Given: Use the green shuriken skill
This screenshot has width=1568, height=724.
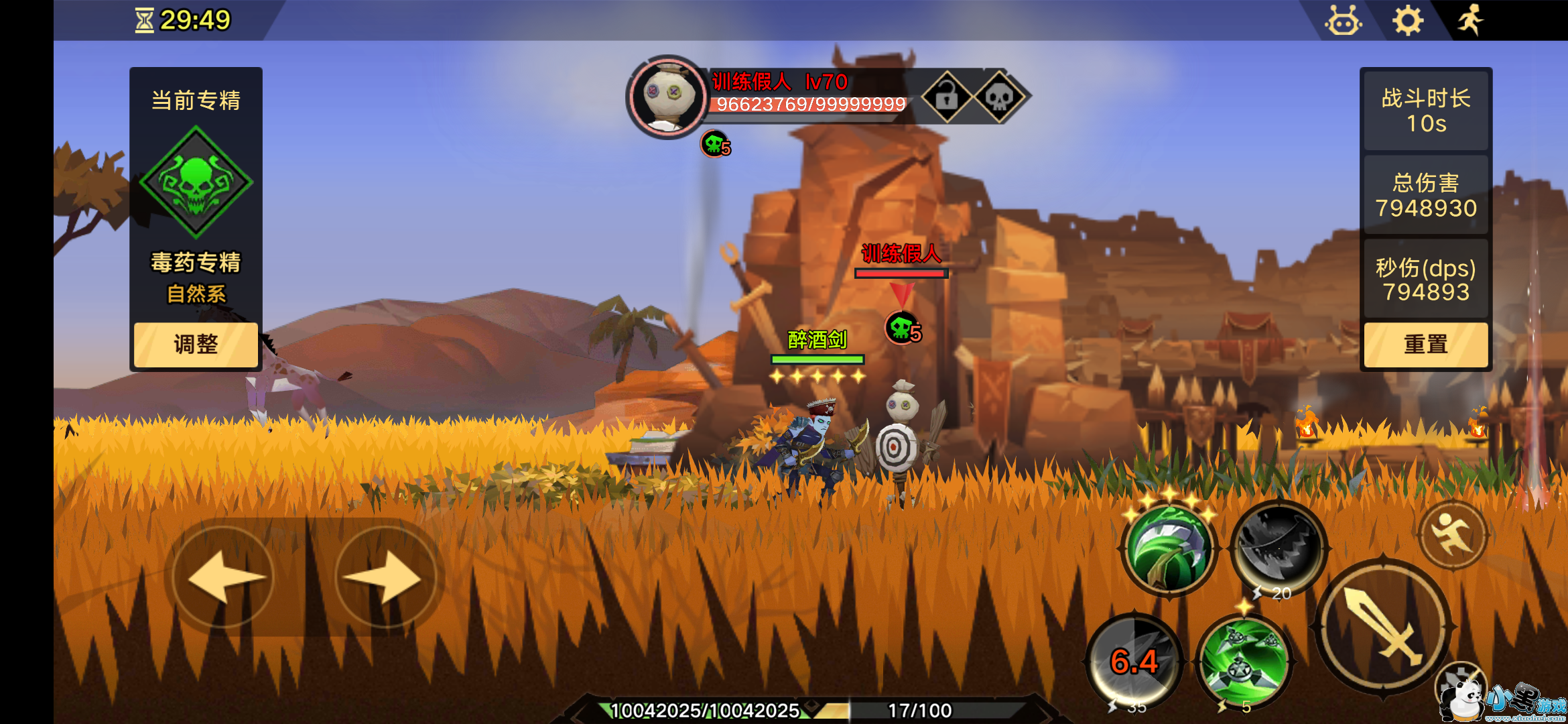Looking at the screenshot, I should 1244,660.
